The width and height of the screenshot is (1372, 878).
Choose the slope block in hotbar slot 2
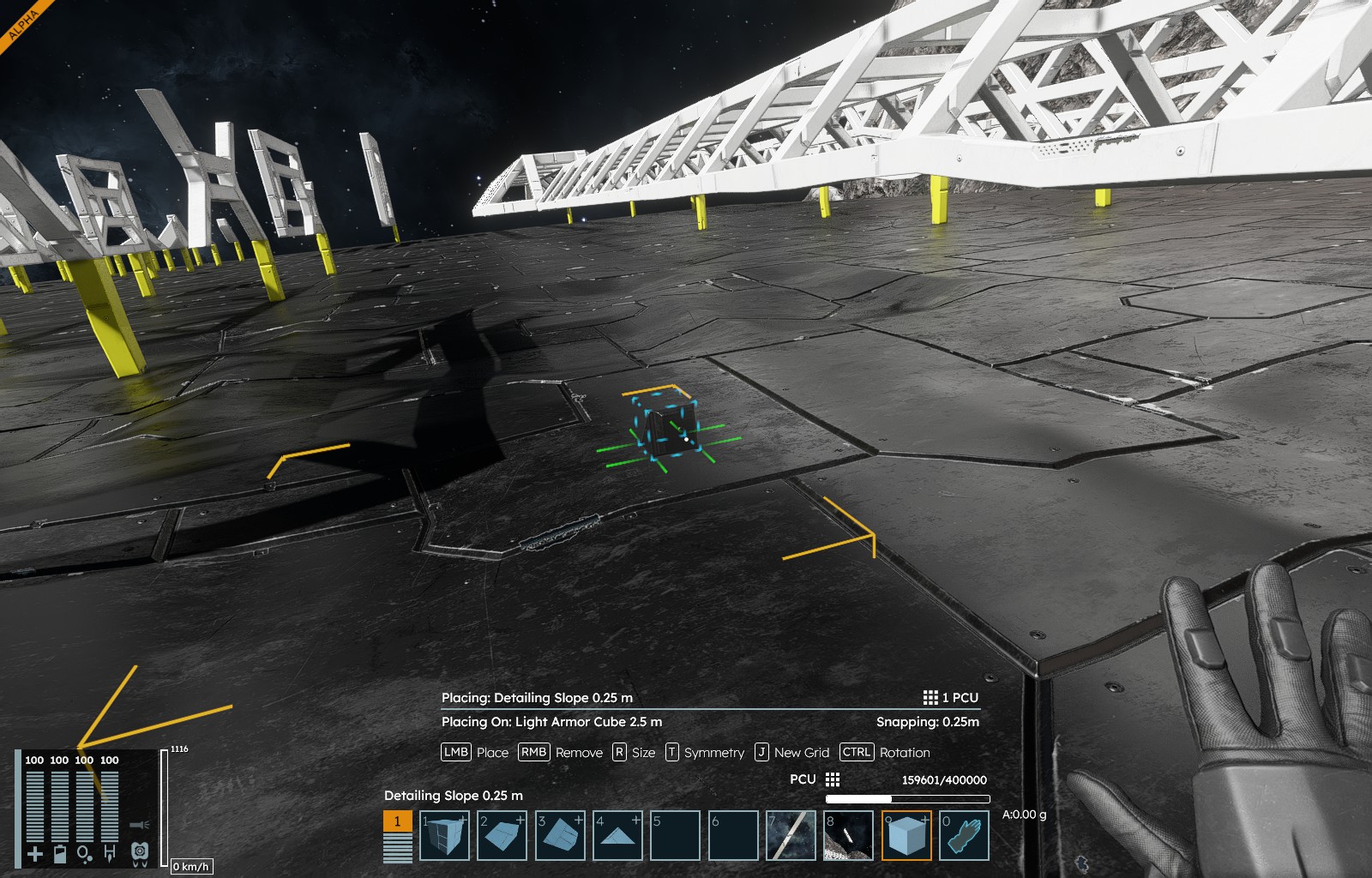coord(502,836)
